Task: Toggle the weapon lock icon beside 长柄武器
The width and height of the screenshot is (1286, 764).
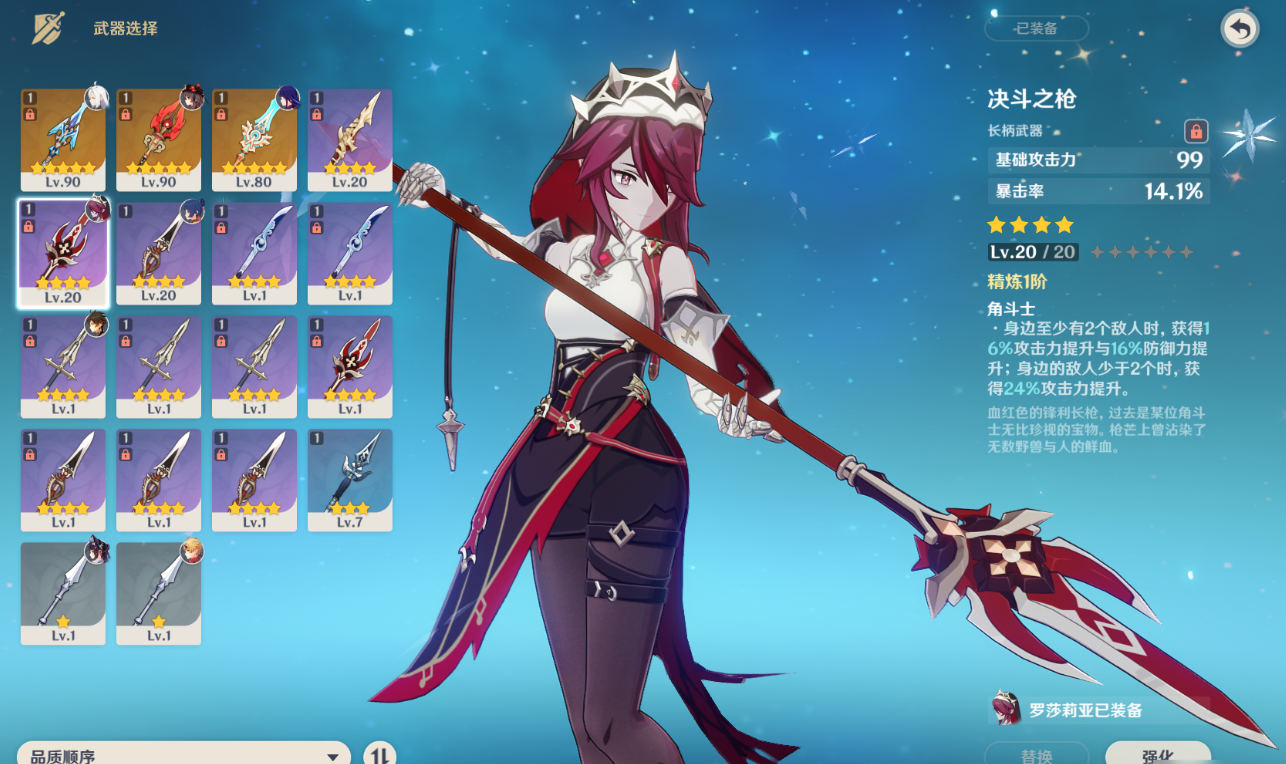Action: click(x=1196, y=131)
